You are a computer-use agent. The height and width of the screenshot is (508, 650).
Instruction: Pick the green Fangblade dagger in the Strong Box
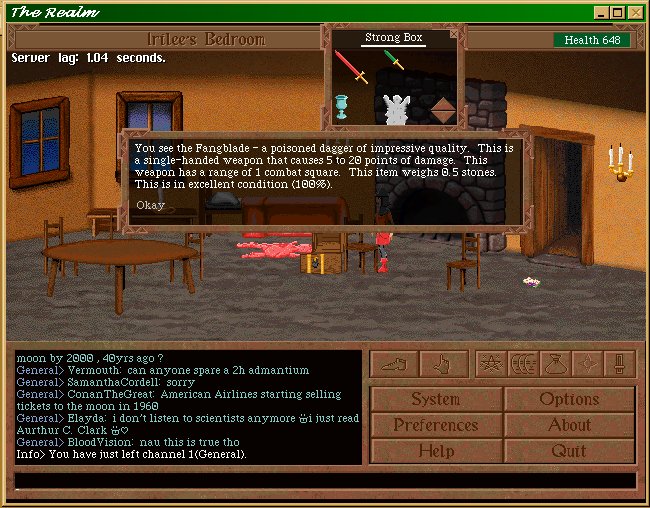(x=393, y=62)
